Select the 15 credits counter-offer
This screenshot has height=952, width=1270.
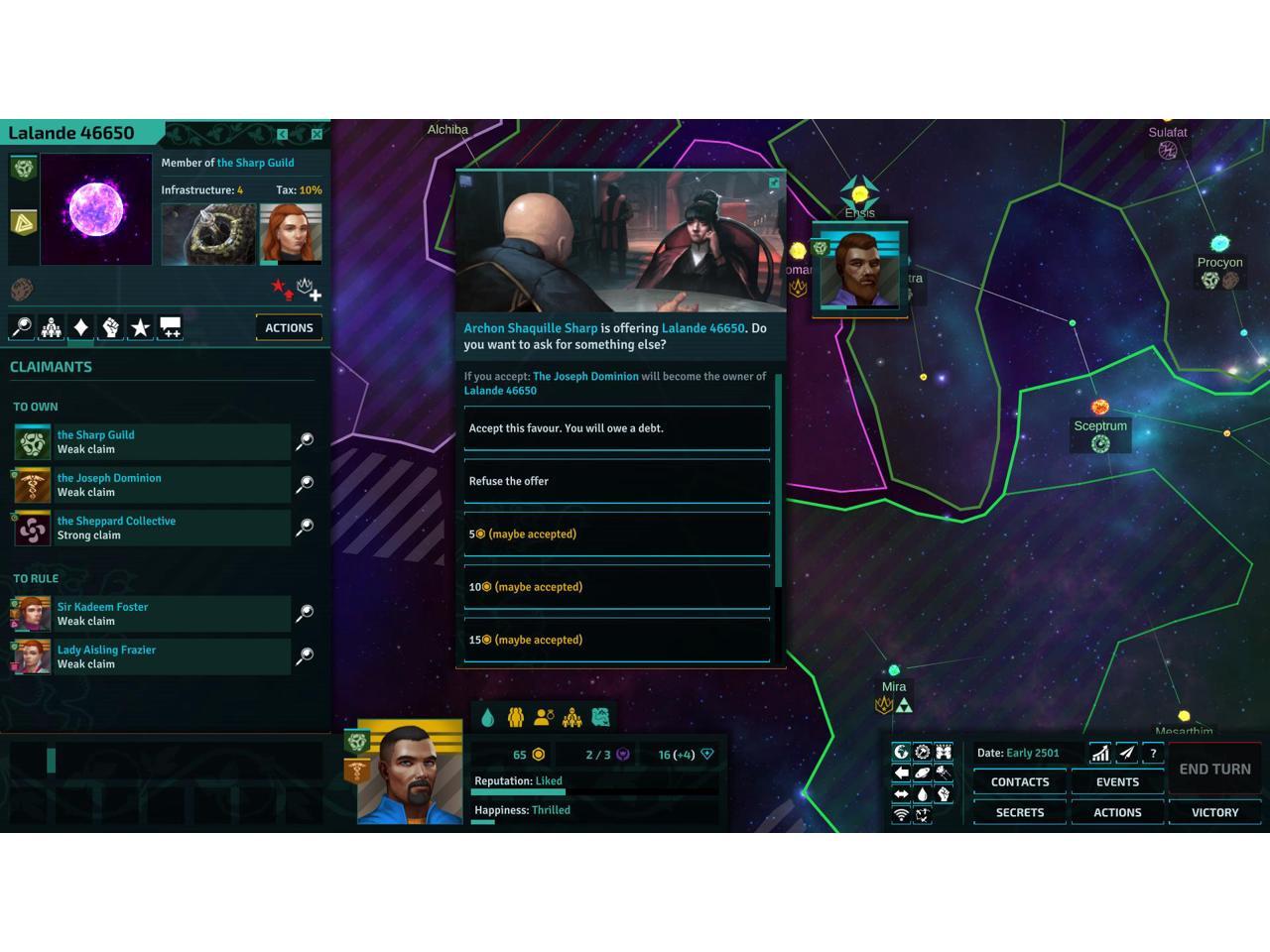point(616,640)
